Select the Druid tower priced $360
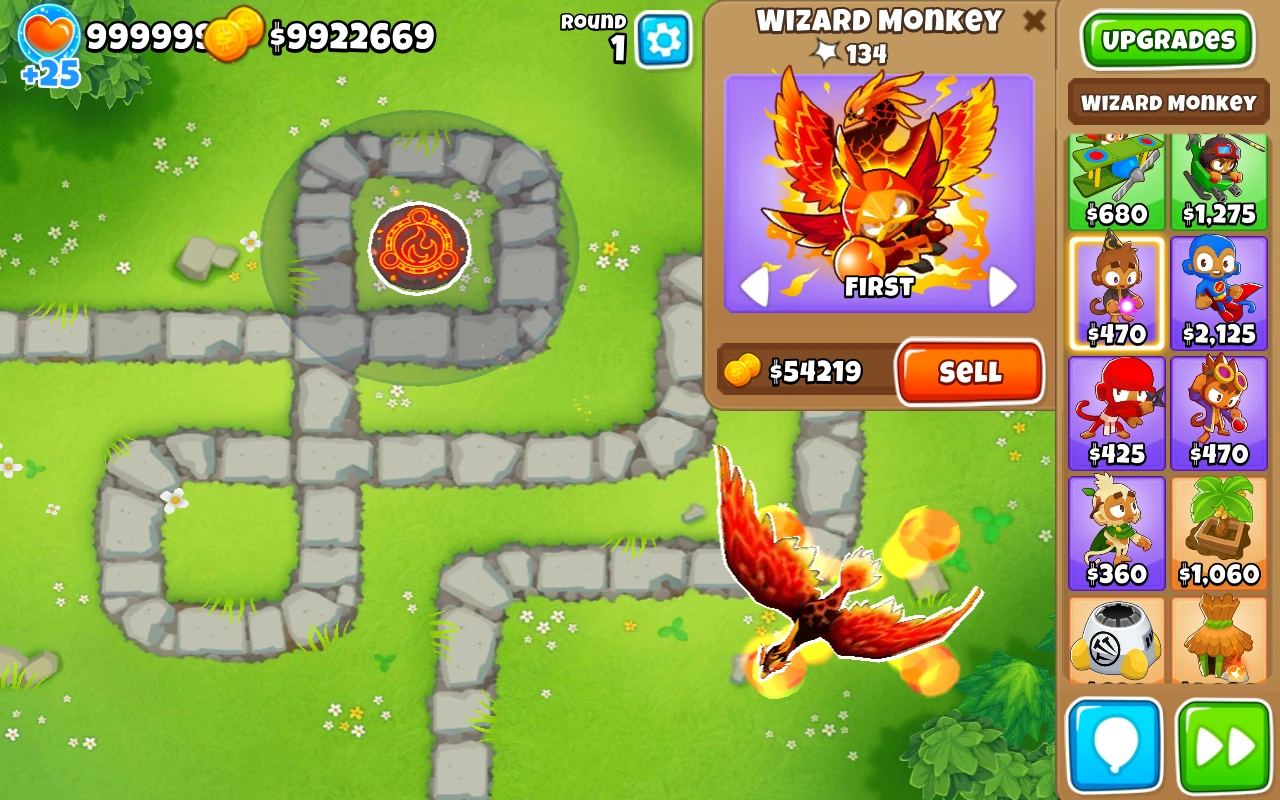The height and width of the screenshot is (800, 1280). tap(1115, 532)
